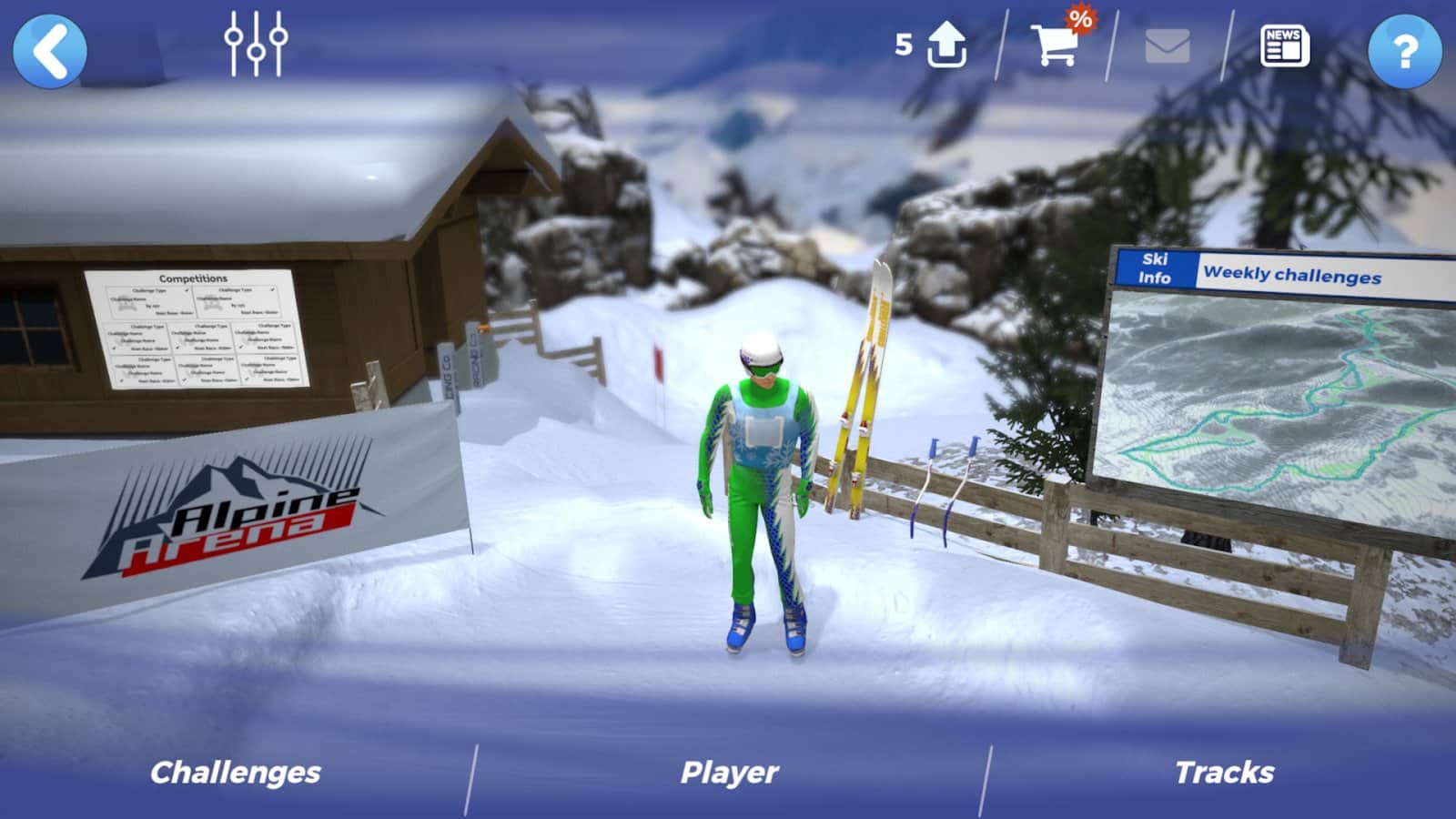Open the settings sliders icon
This screenshot has width=1456, height=819.
[x=256, y=44]
